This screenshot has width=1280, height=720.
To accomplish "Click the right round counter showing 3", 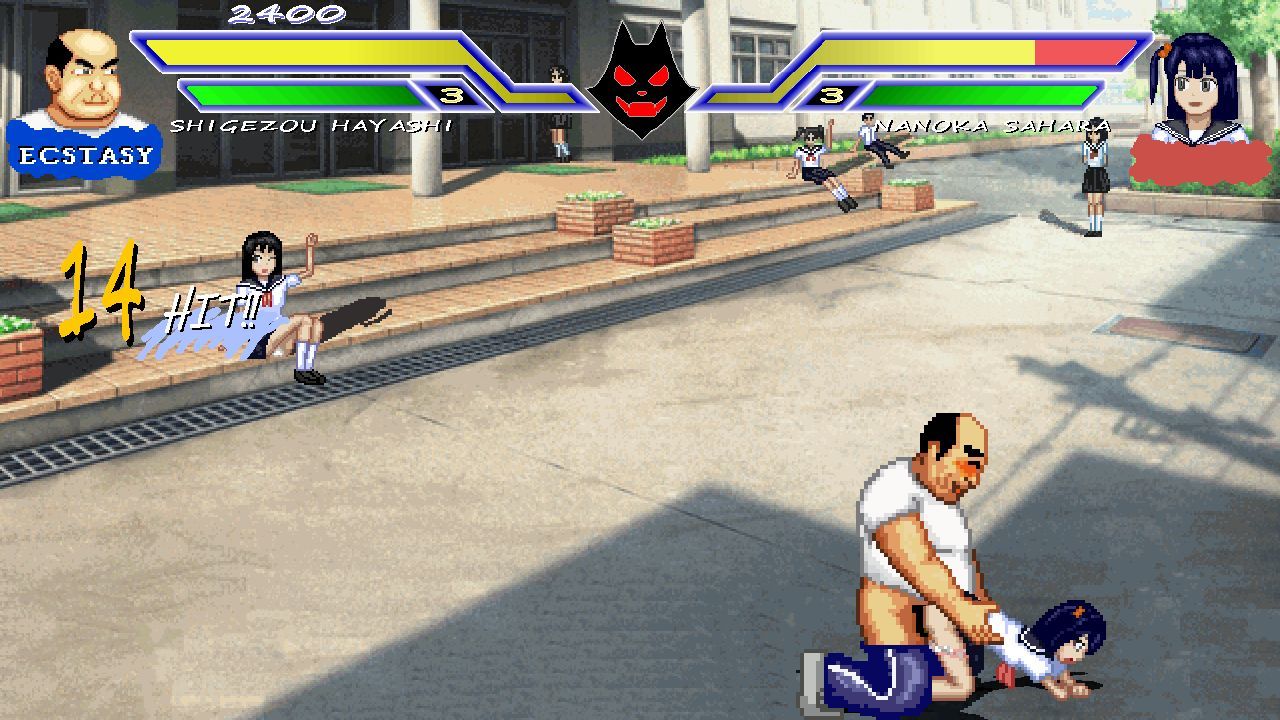I will coord(833,95).
